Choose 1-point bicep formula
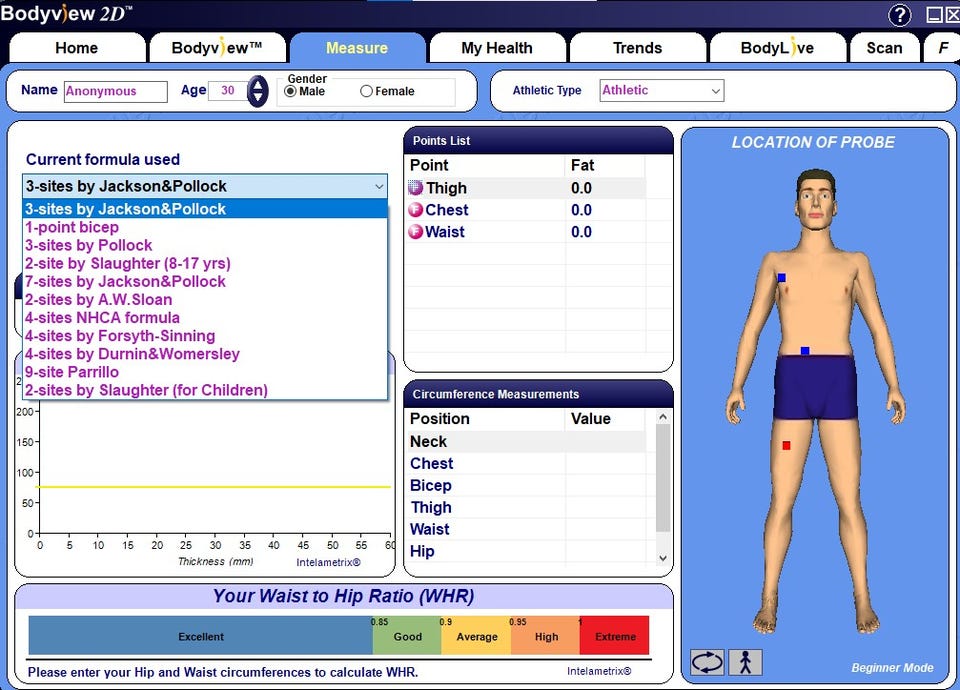Screen dimensions: 960x690 [x=72, y=227]
